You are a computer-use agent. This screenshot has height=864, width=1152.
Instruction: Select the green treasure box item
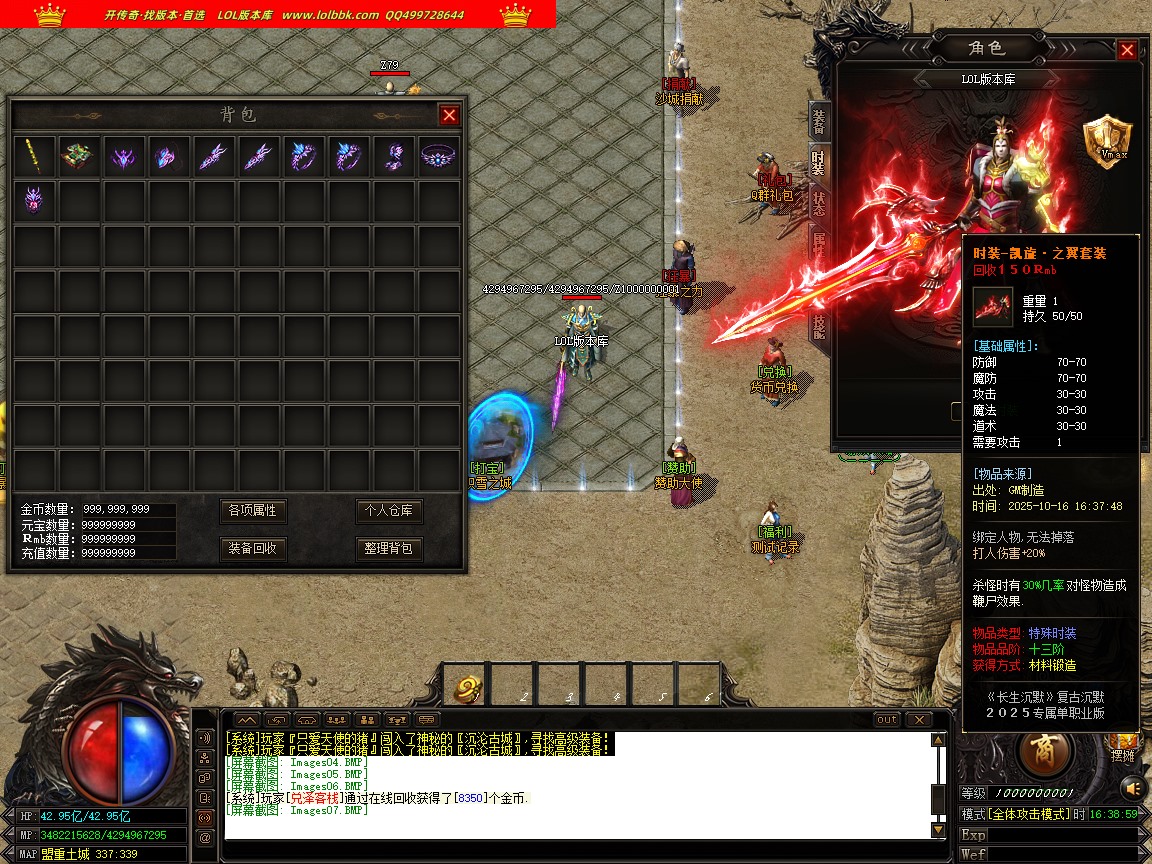click(79, 156)
